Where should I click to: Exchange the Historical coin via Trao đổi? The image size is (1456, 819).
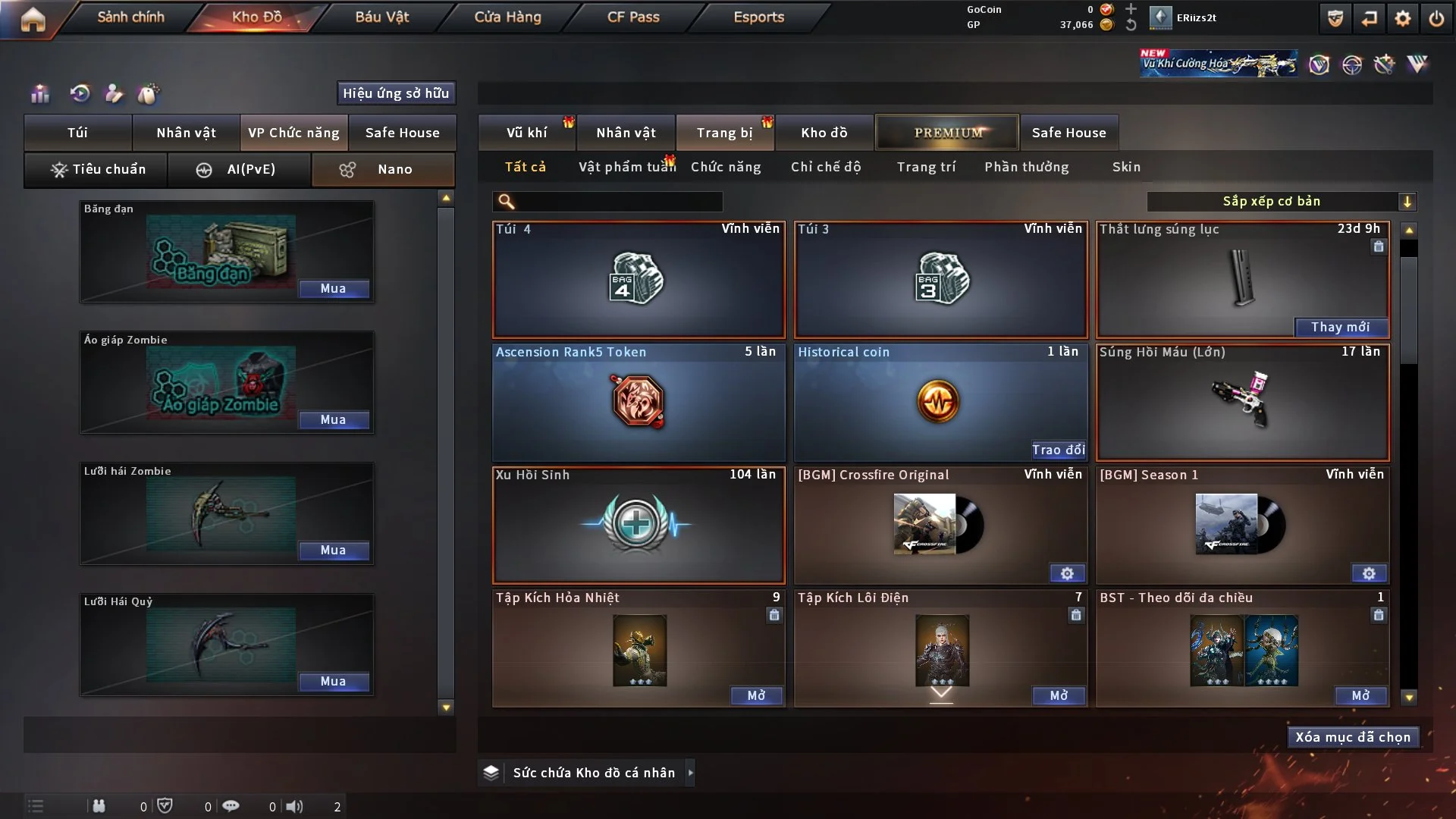[x=1058, y=450]
